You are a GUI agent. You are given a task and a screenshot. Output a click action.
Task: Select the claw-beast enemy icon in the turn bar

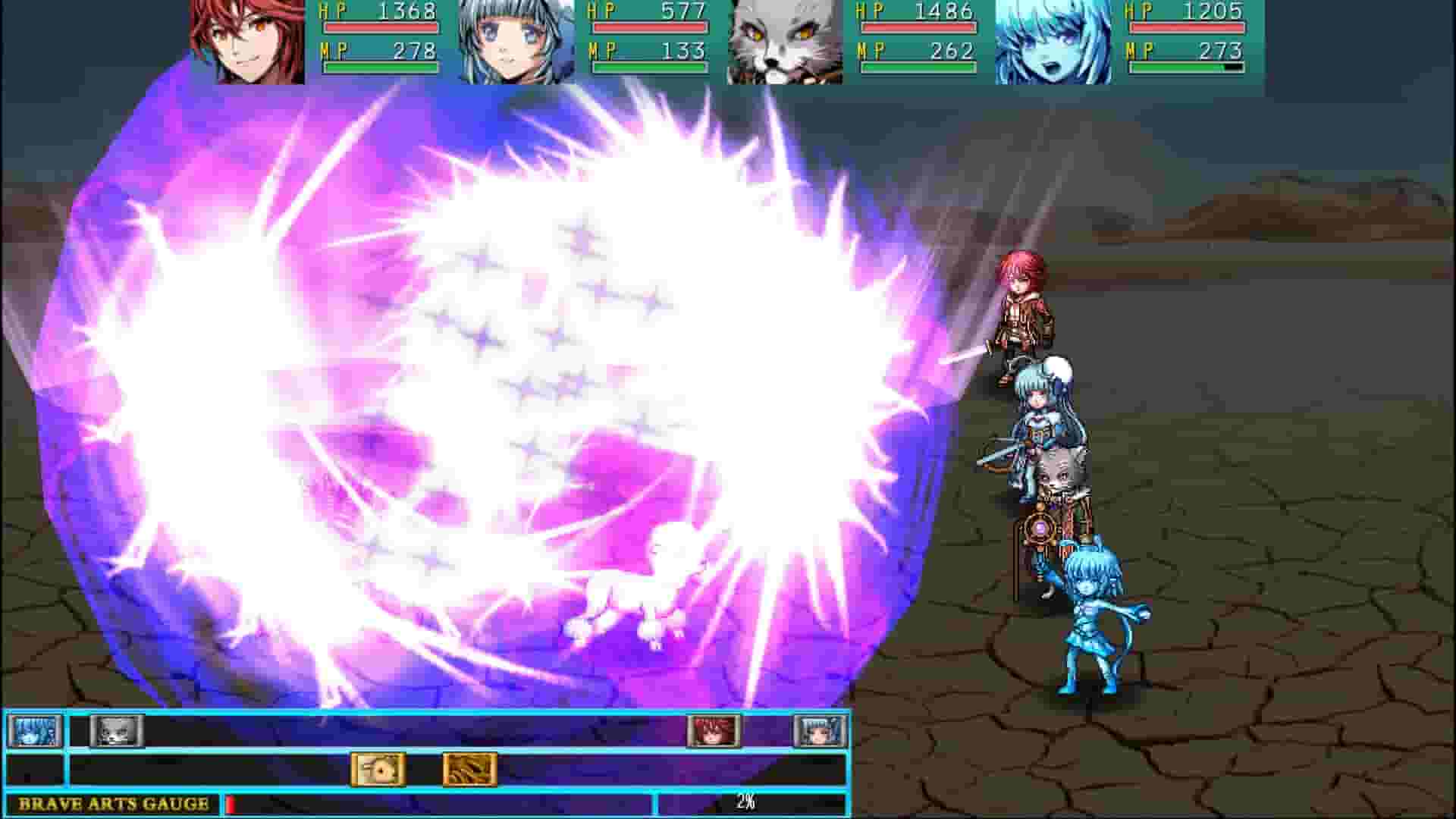(468, 768)
